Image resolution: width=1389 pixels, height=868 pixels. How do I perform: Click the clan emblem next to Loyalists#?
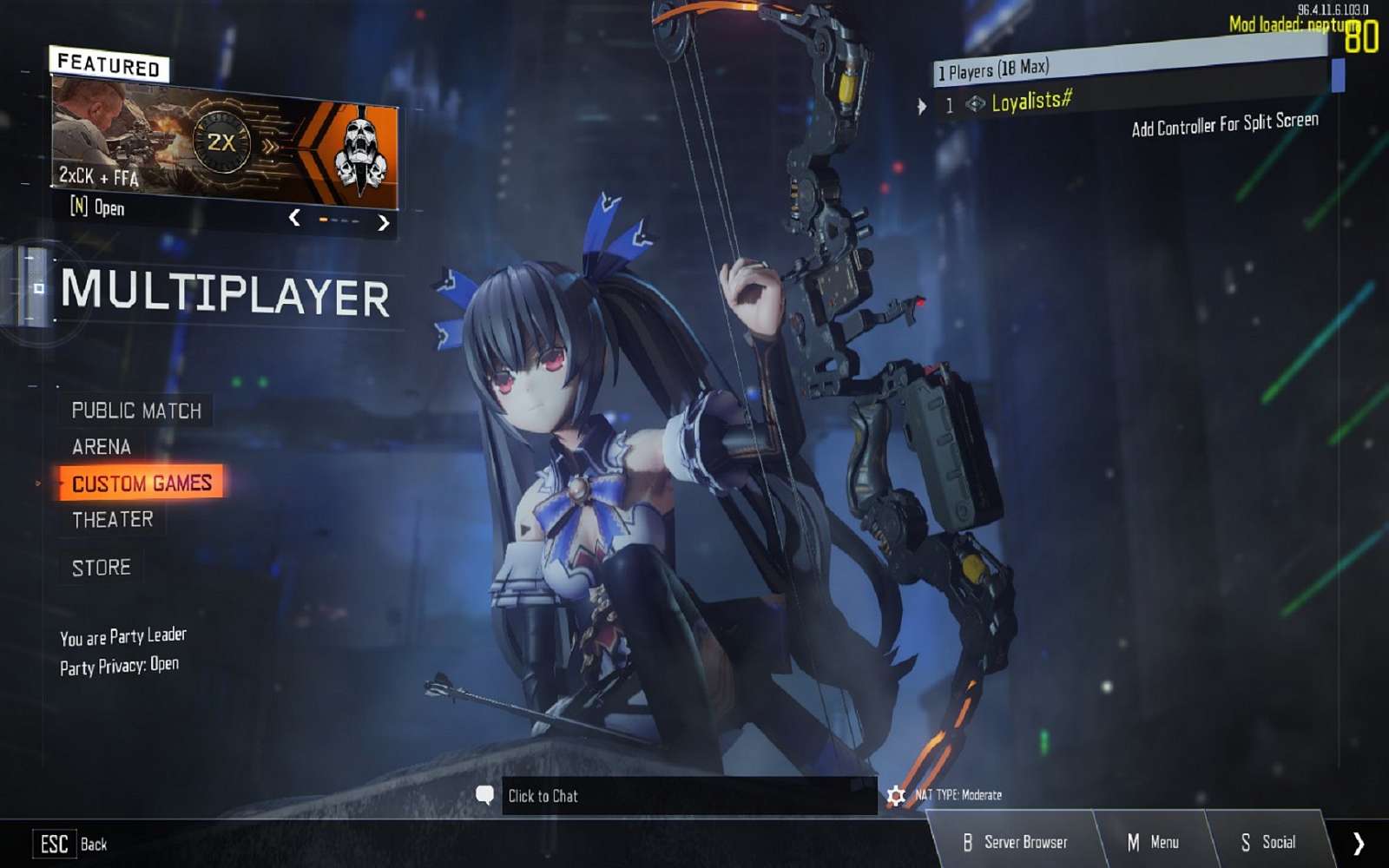point(974,104)
